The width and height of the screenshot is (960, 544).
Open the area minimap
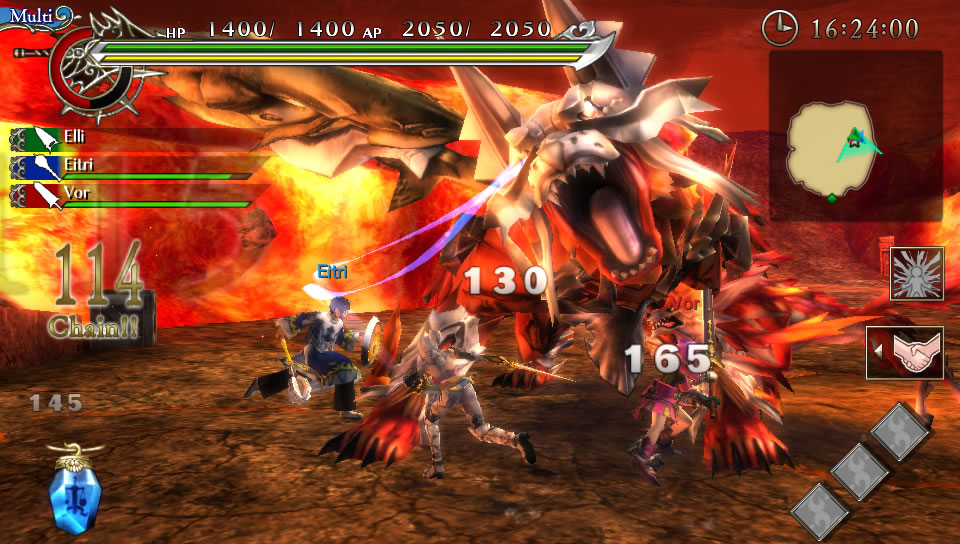[x=855, y=137]
